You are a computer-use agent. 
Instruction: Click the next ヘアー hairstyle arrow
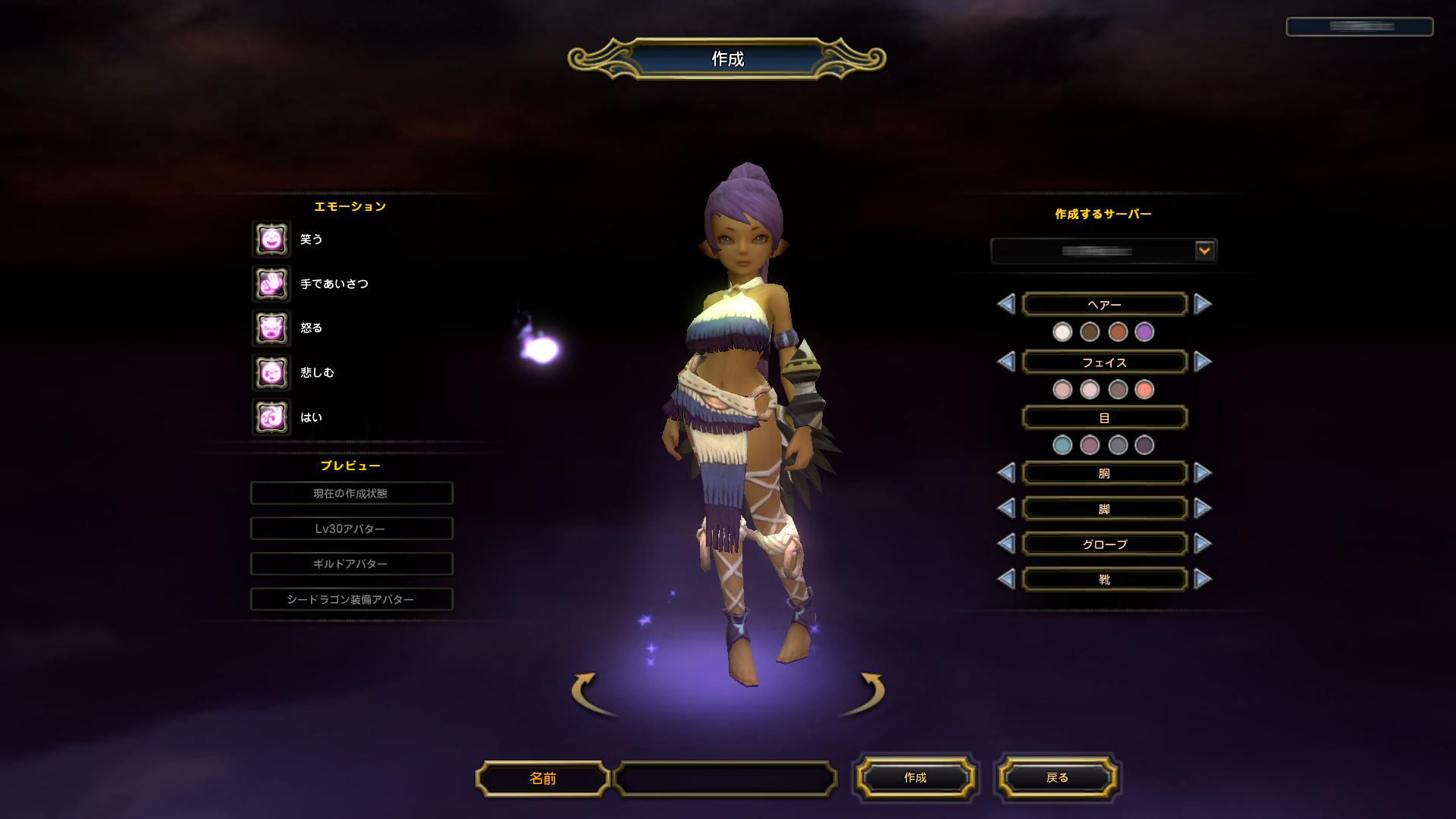click(x=1202, y=304)
